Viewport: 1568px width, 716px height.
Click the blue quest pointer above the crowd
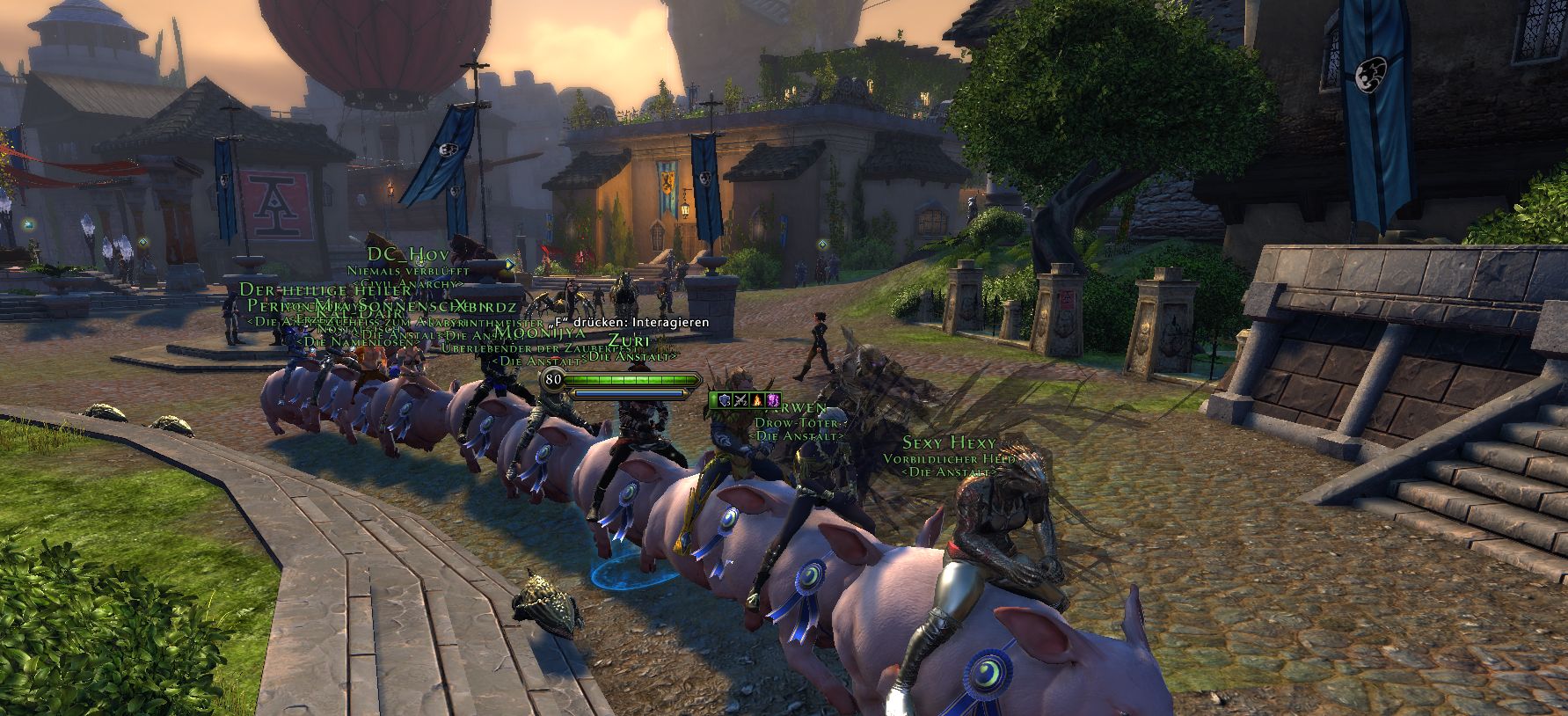508,264
